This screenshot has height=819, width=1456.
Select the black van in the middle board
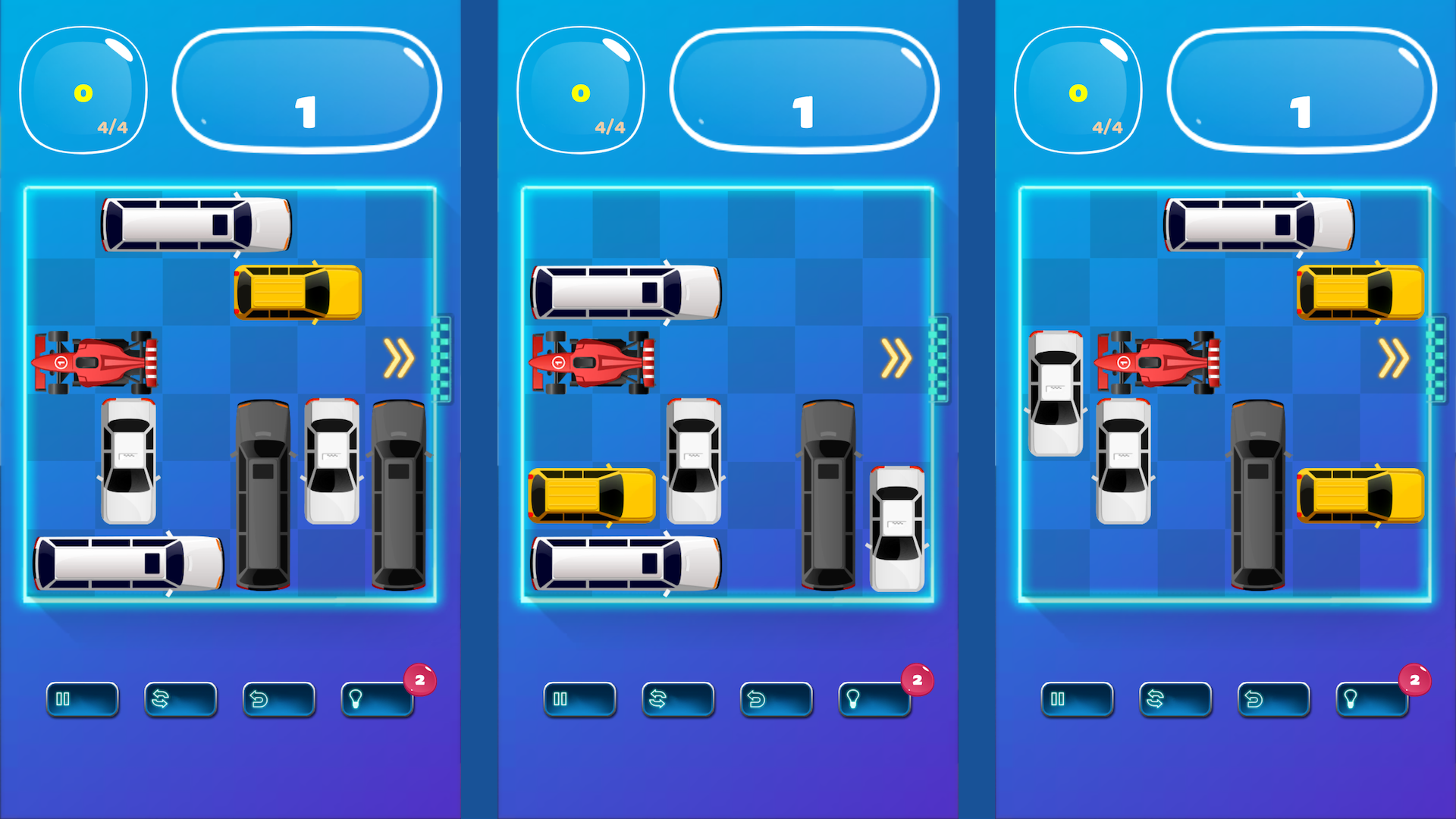click(828, 493)
